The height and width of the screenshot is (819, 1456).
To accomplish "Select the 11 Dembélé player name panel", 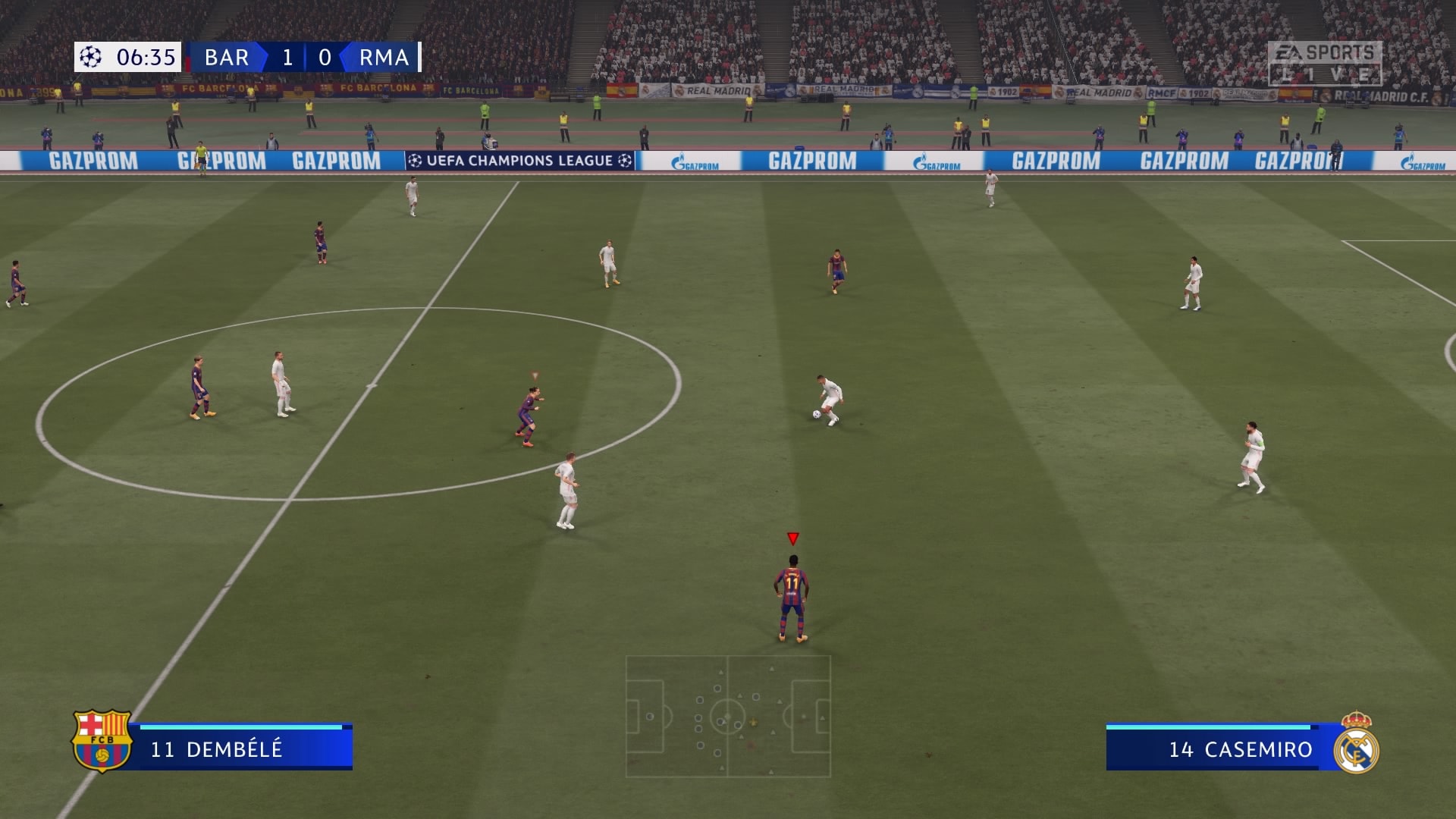I will point(243,748).
